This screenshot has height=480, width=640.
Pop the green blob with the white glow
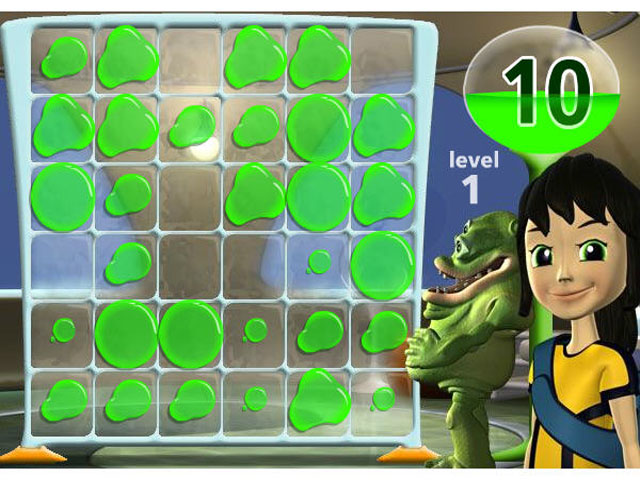tap(191, 127)
